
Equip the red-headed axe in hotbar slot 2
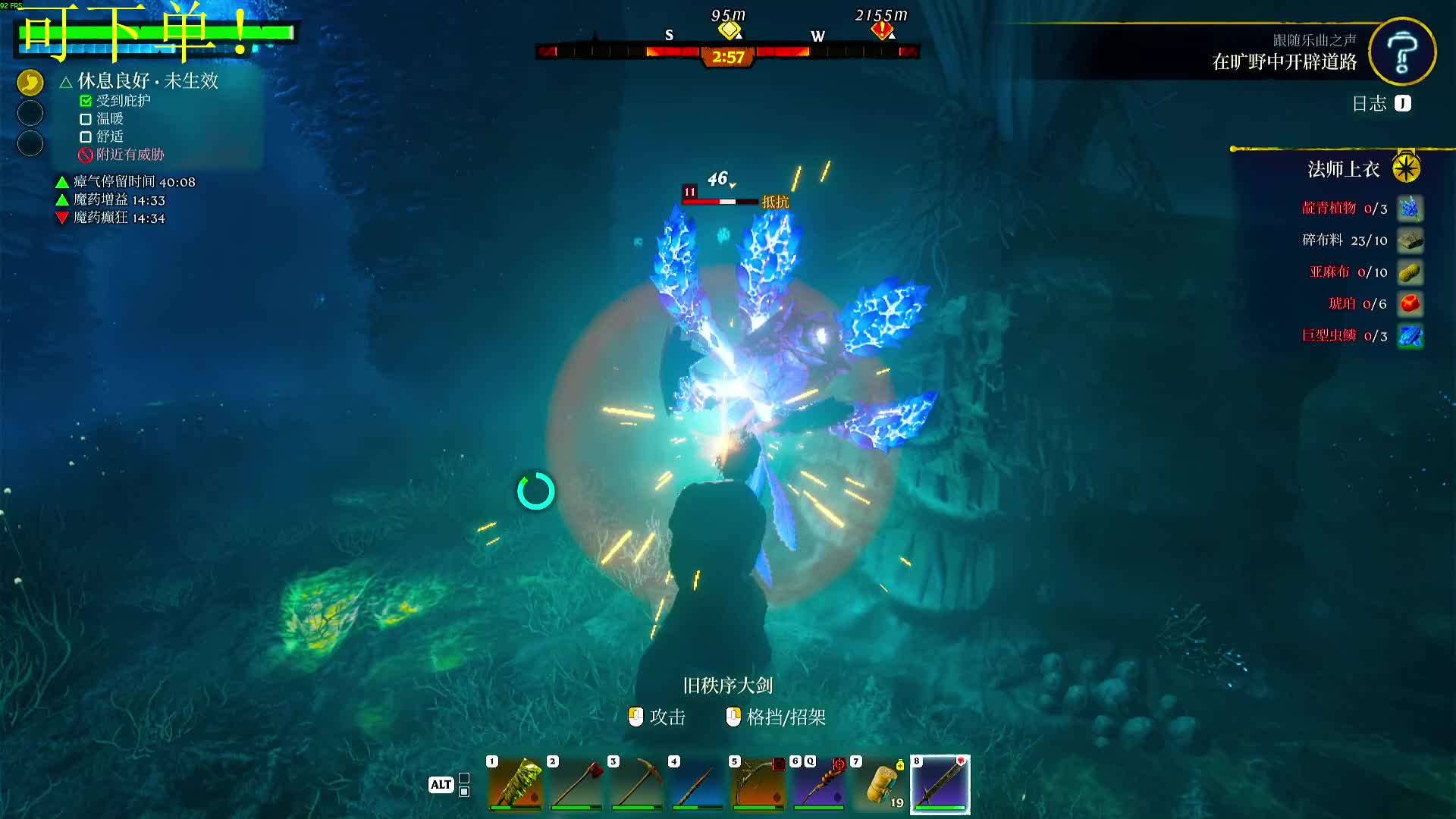(x=576, y=784)
